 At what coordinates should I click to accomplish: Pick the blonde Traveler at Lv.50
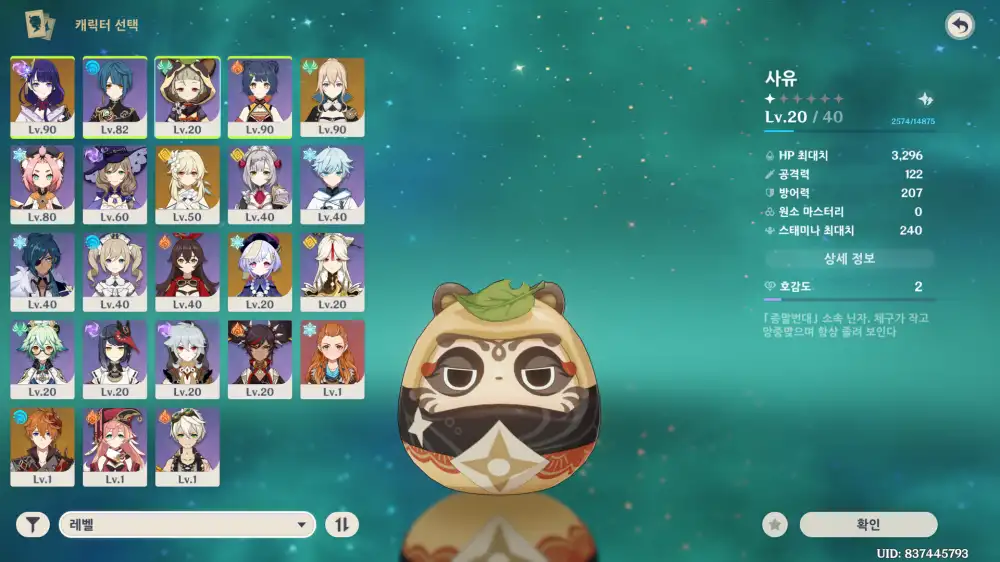188,185
